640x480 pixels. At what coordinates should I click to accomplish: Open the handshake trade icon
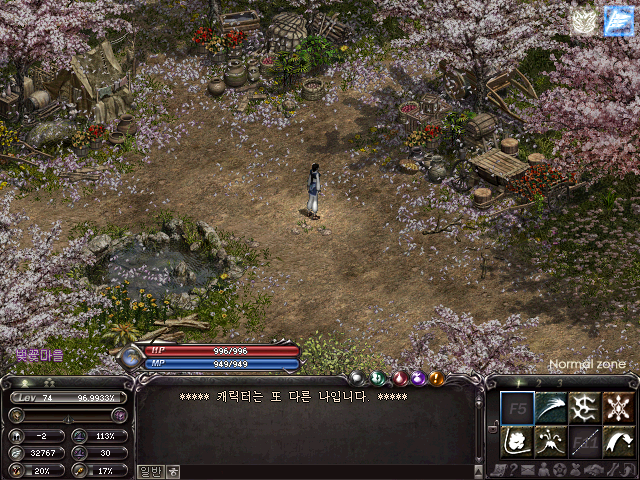tap(595, 470)
